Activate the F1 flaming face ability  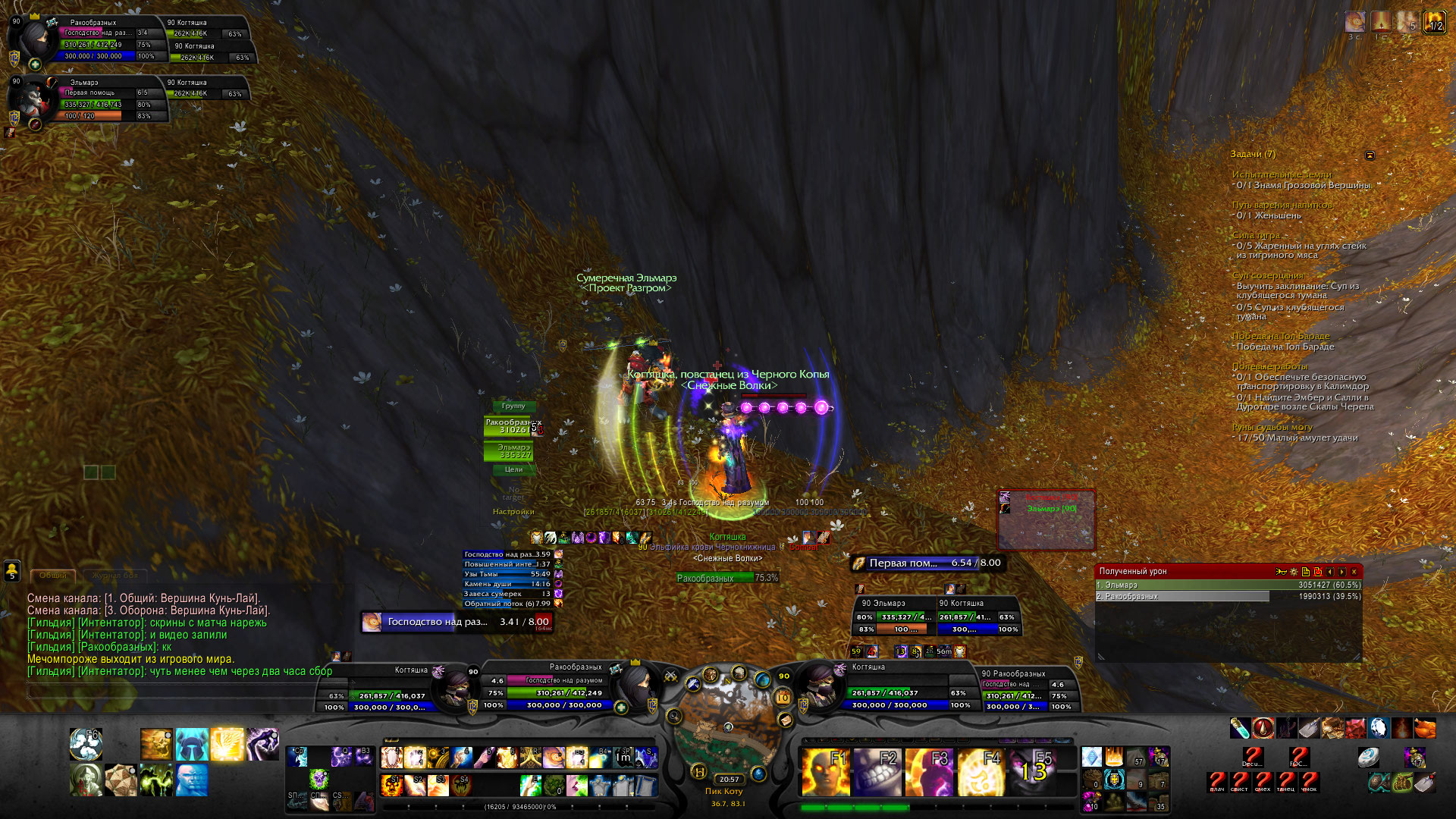(825, 771)
